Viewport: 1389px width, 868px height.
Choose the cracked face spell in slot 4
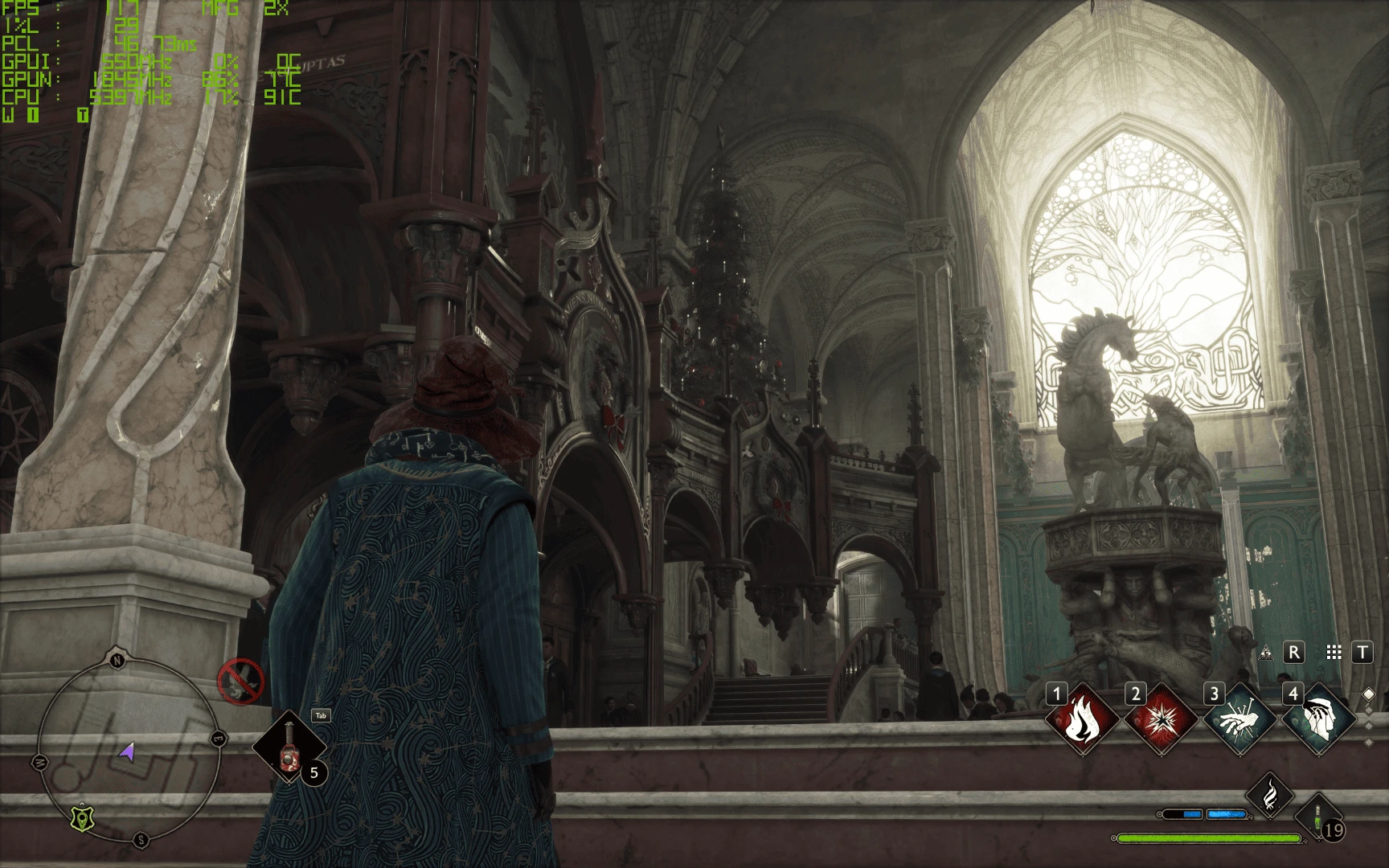[1317, 720]
